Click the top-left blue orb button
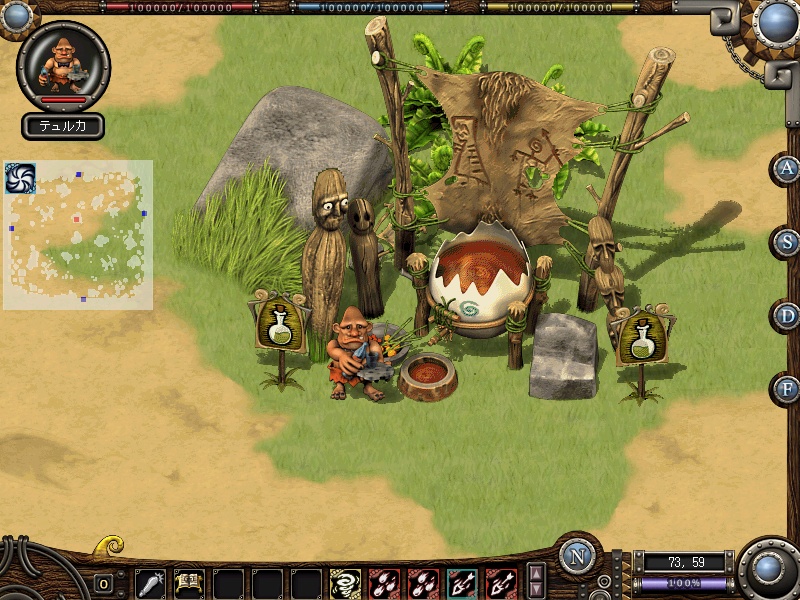The height and width of the screenshot is (600, 800). (x=17, y=16)
